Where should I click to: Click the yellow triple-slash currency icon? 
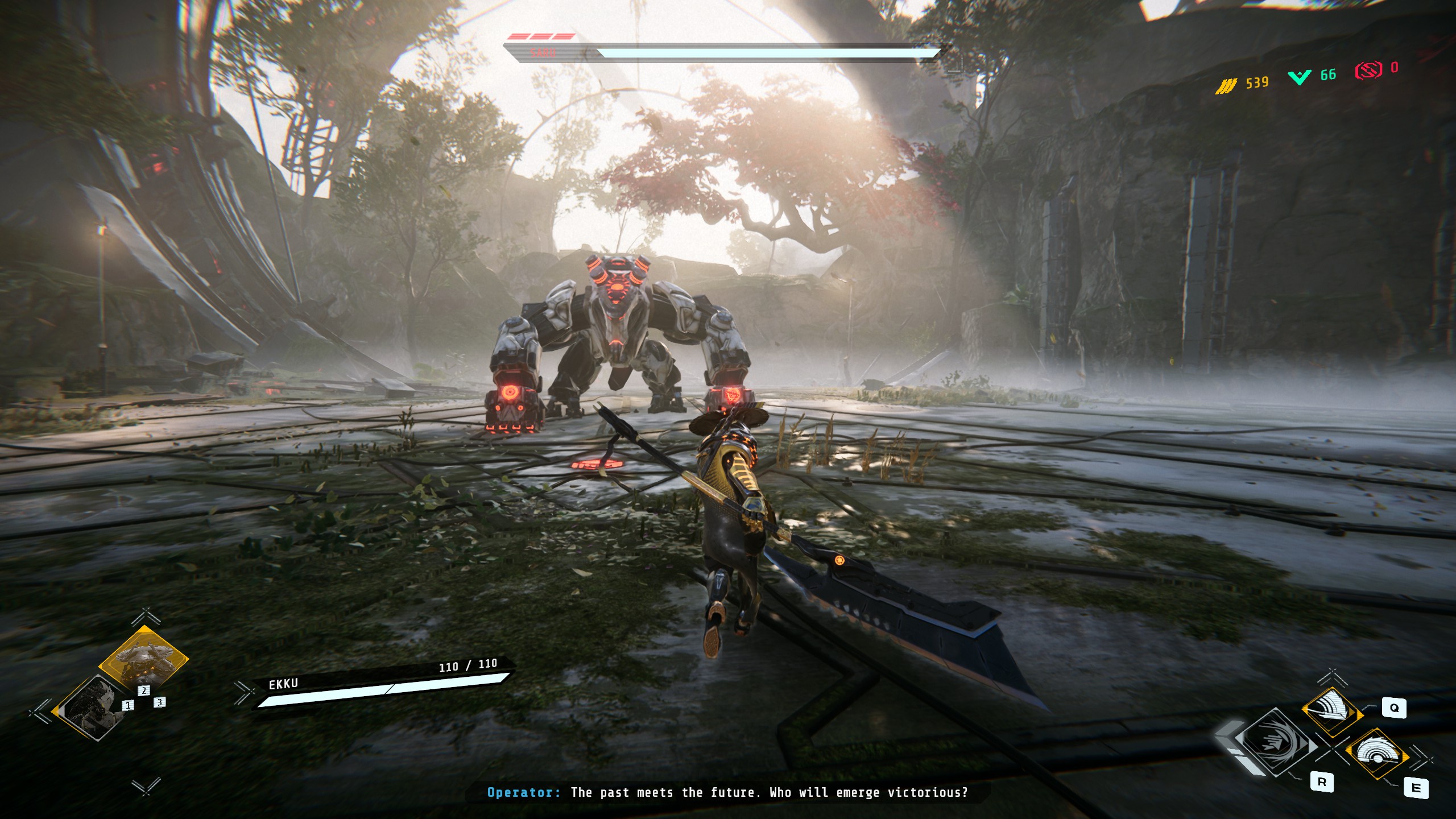pyautogui.click(x=1226, y=85)
